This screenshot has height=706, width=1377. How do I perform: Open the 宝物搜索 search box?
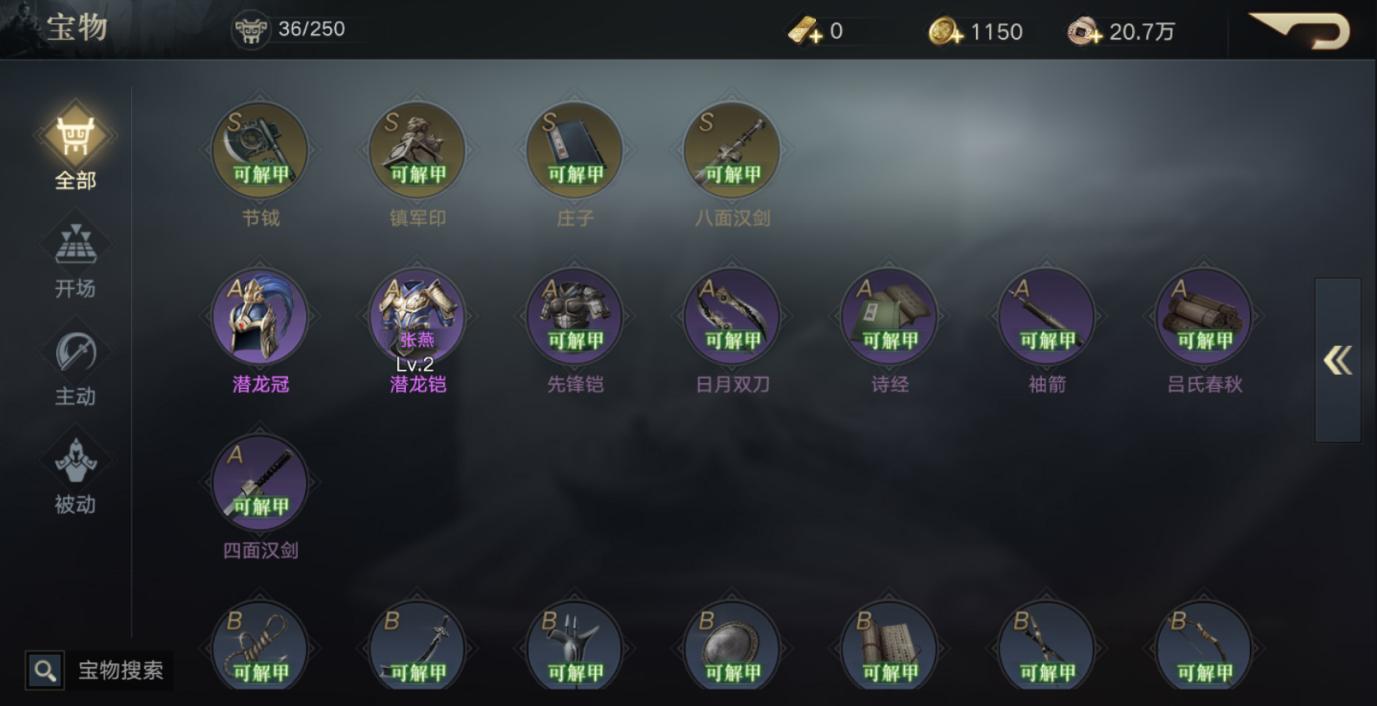coord(100,670)
